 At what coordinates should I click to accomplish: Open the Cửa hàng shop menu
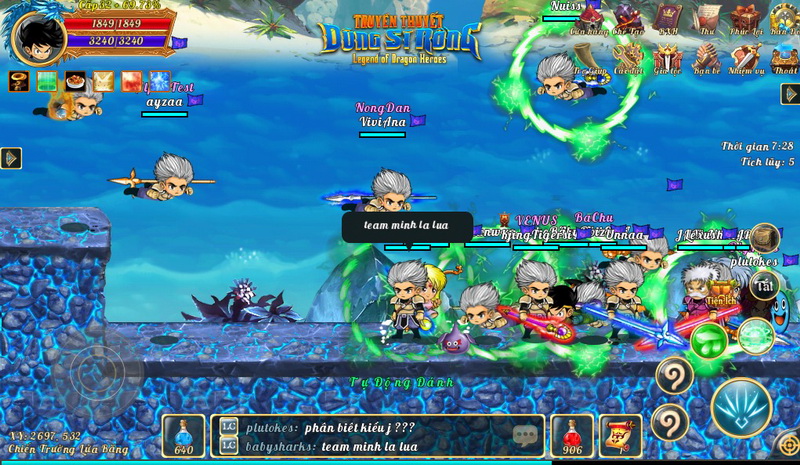tap(591, 18)
